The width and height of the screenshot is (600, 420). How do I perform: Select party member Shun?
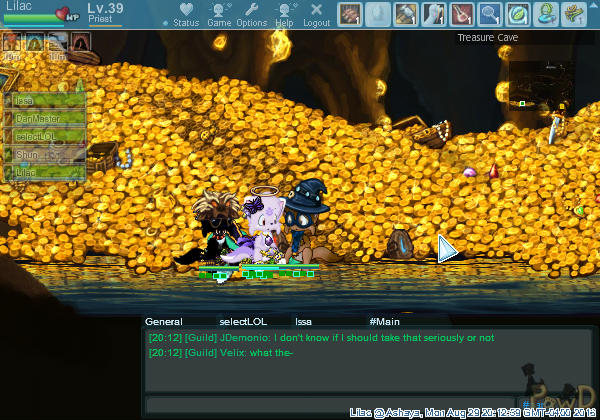[44, 154]
